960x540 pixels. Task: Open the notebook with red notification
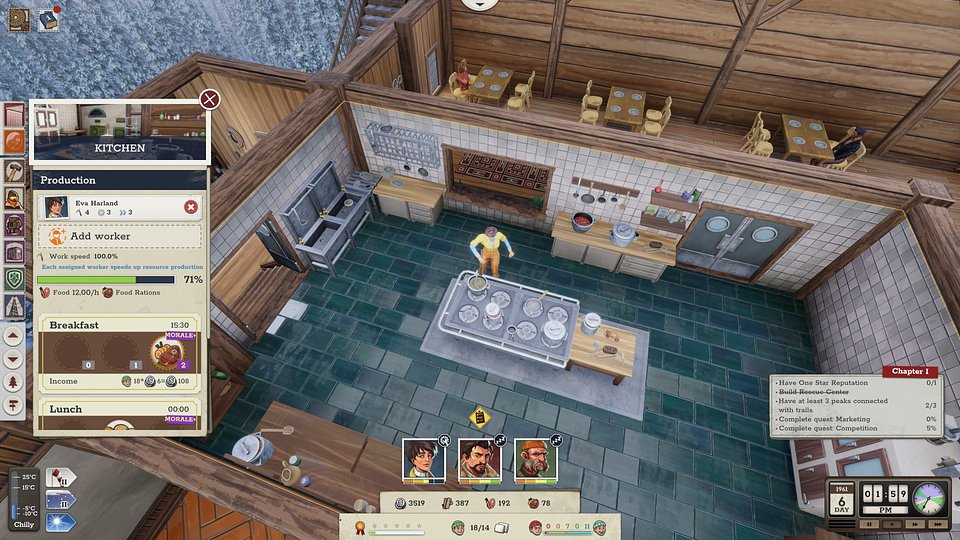point(48,19)
